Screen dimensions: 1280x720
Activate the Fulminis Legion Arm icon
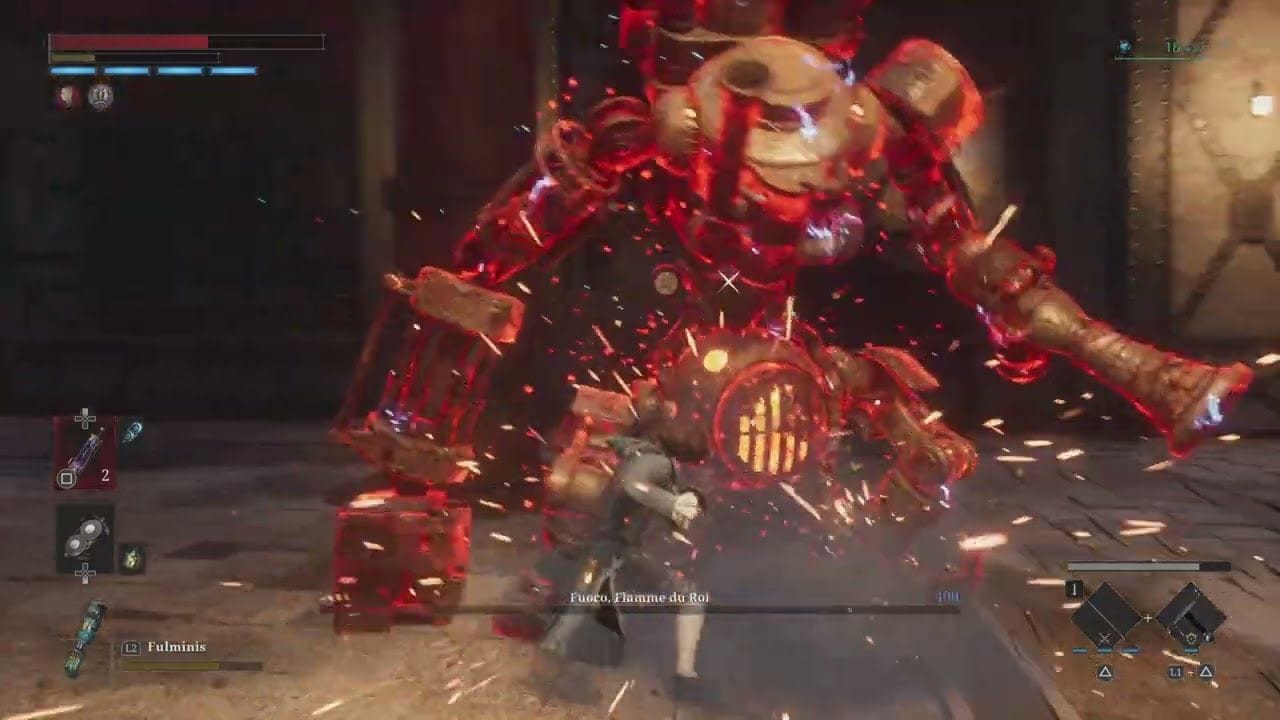(85, 638)
